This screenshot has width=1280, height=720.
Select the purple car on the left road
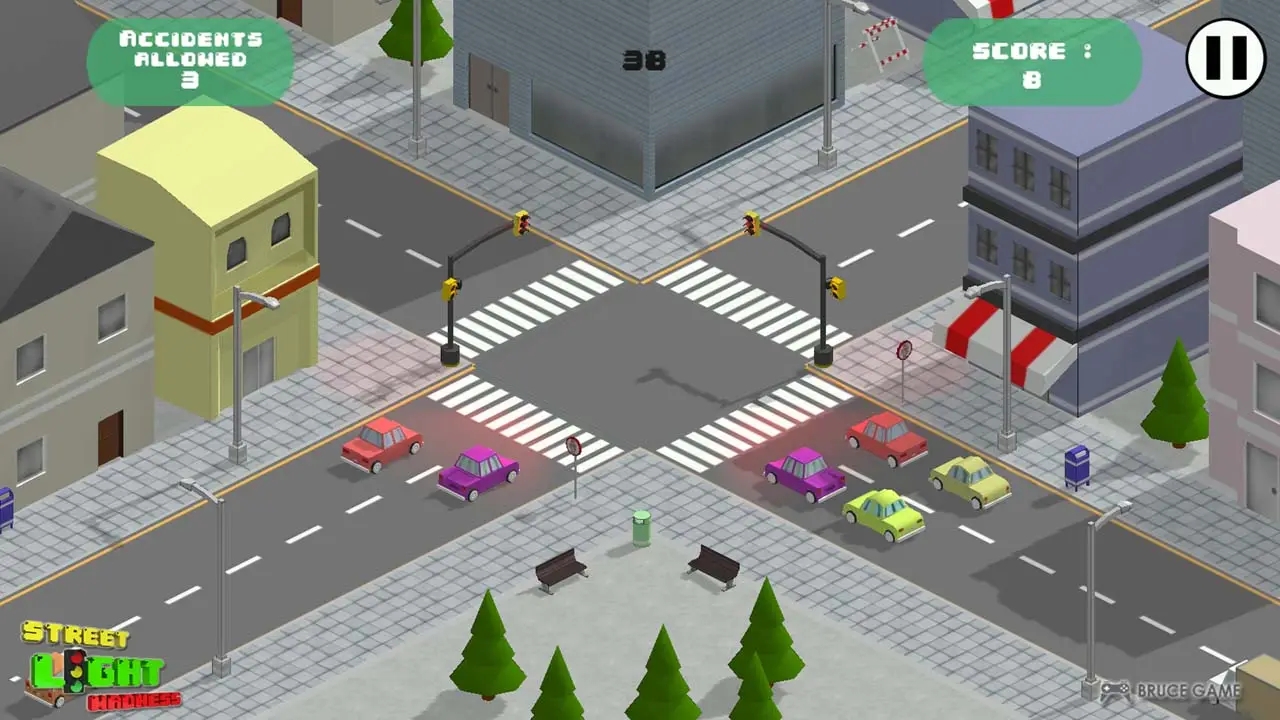coord(477,472)
